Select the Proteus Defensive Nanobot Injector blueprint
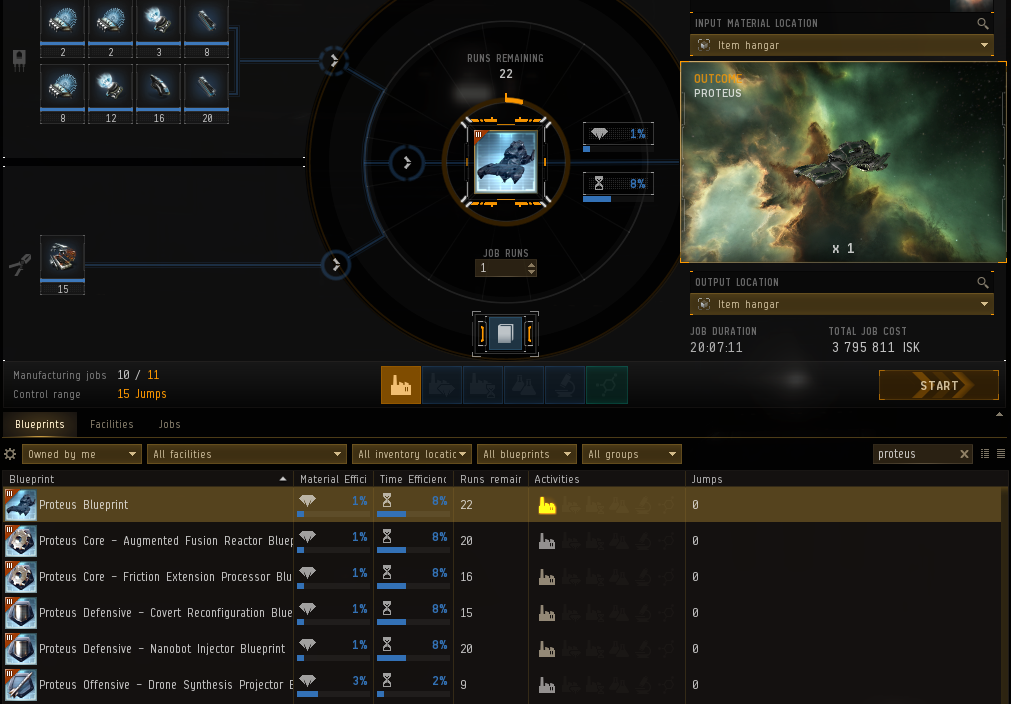 160,649
